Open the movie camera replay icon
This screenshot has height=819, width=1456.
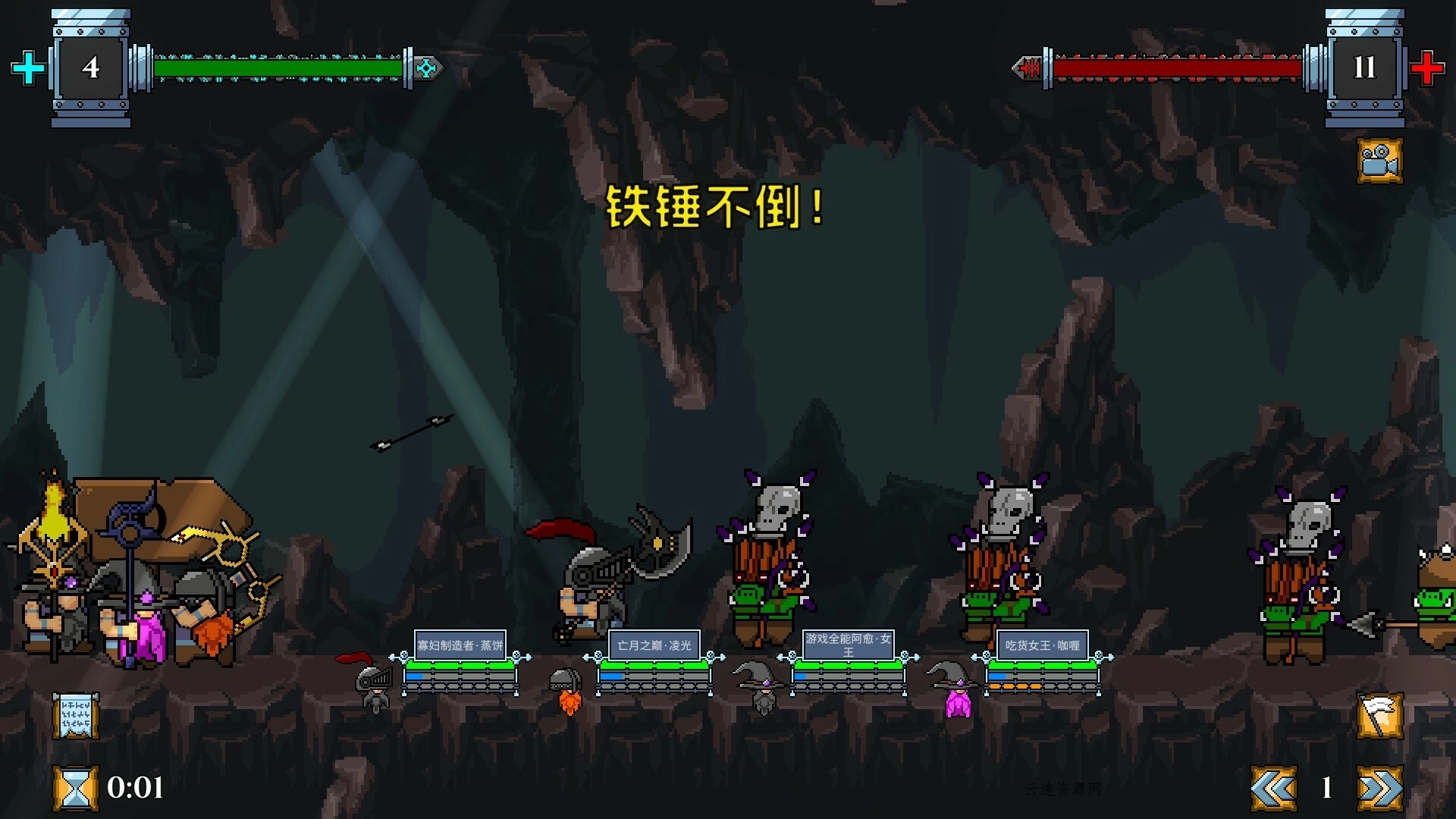pyautogui.click(x=1382, y=162)
